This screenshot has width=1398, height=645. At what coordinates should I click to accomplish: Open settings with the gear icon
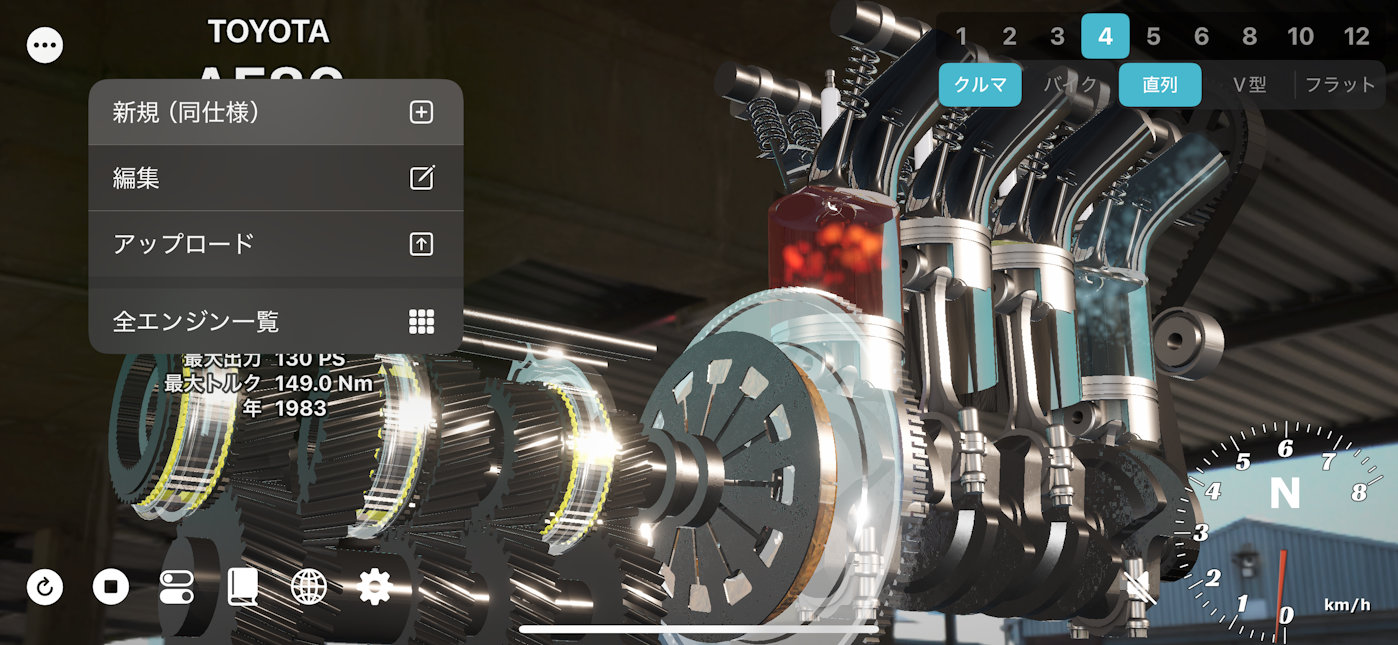coord(374,587)
